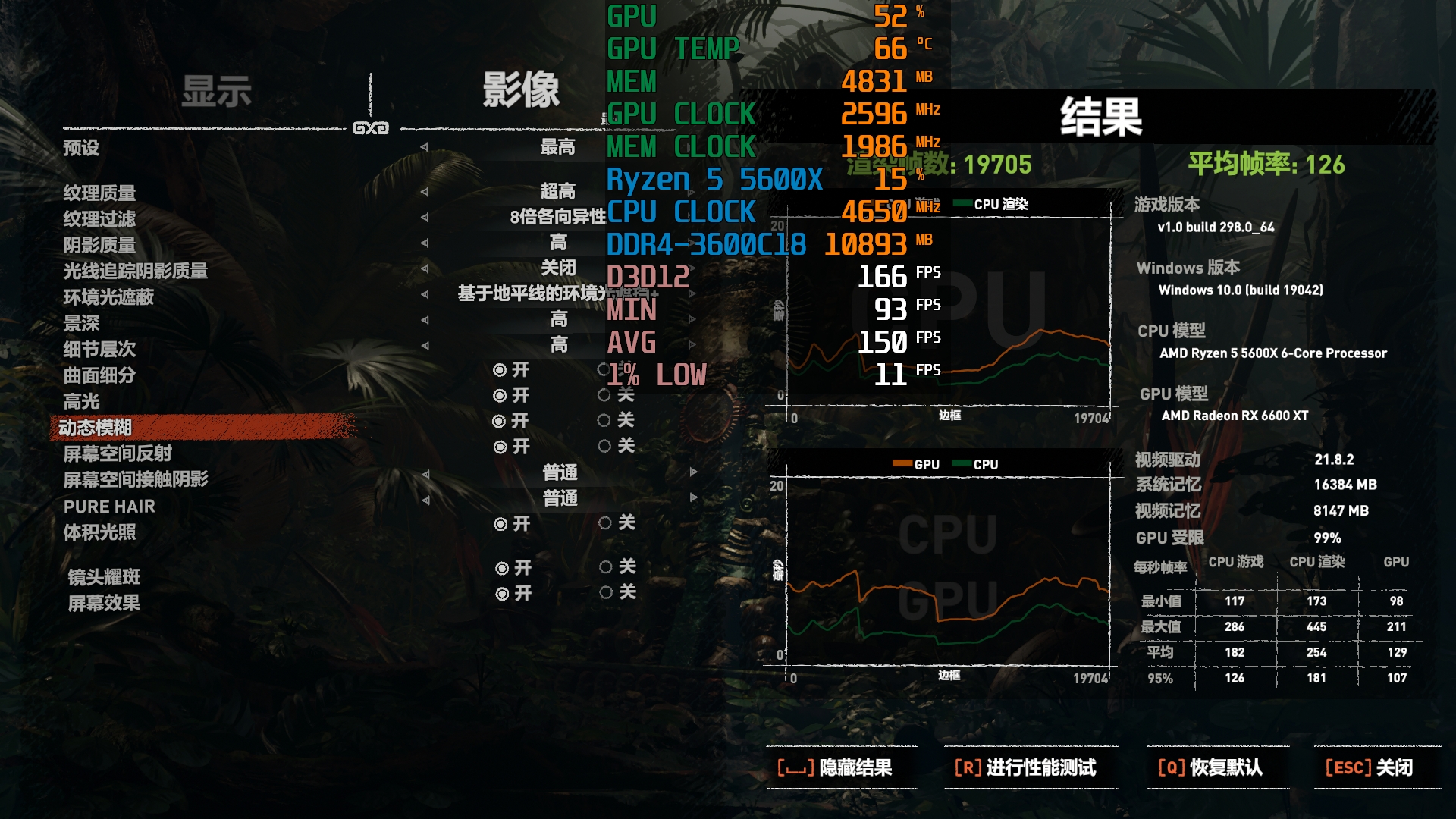Click the green CPU 渲染 legend swatch
Image resolution: width=1456 pixels, height=819 pixels.
pyautogui.click(x=962, y=203)
